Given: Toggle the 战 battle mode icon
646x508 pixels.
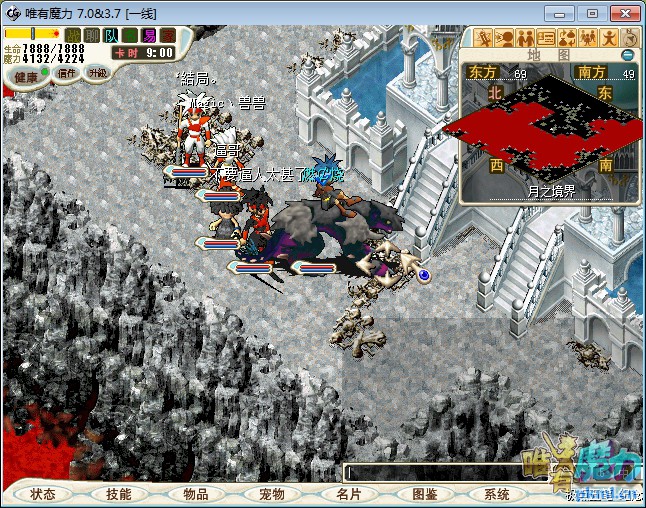Looking at the screenshot, I should click(73, 35).
